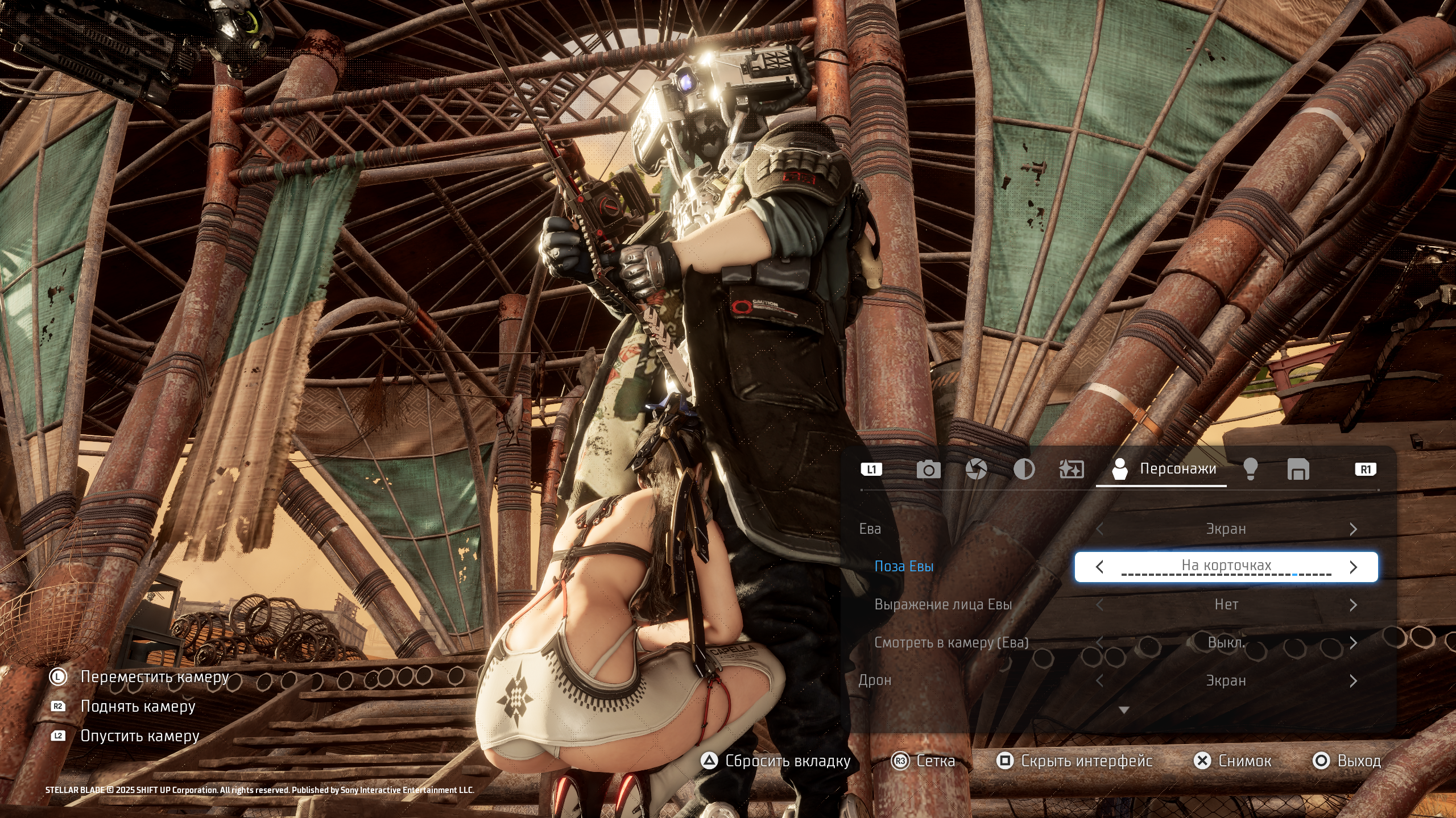The width and height of the screenshot is (1456, 818).
Task: Open the sparkle effects frame tab
Action: (1072, 470)
